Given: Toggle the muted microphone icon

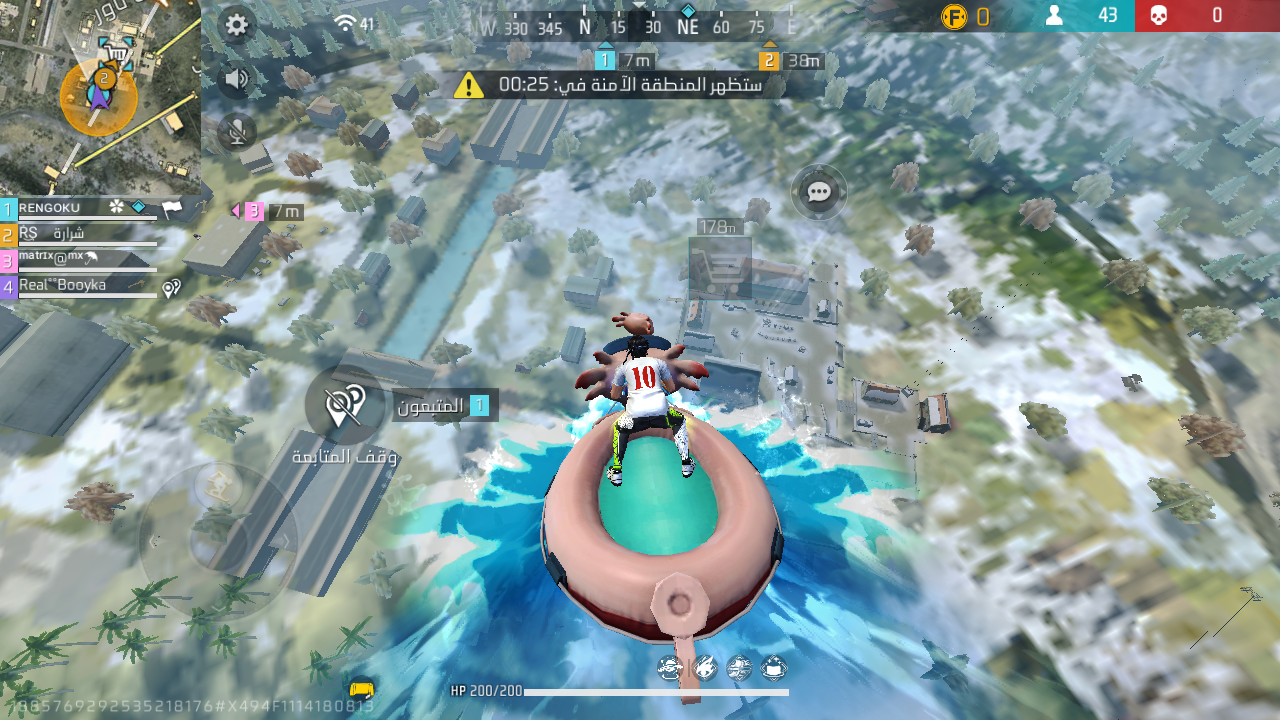Looking at the screenshot, I should [237, 131].
